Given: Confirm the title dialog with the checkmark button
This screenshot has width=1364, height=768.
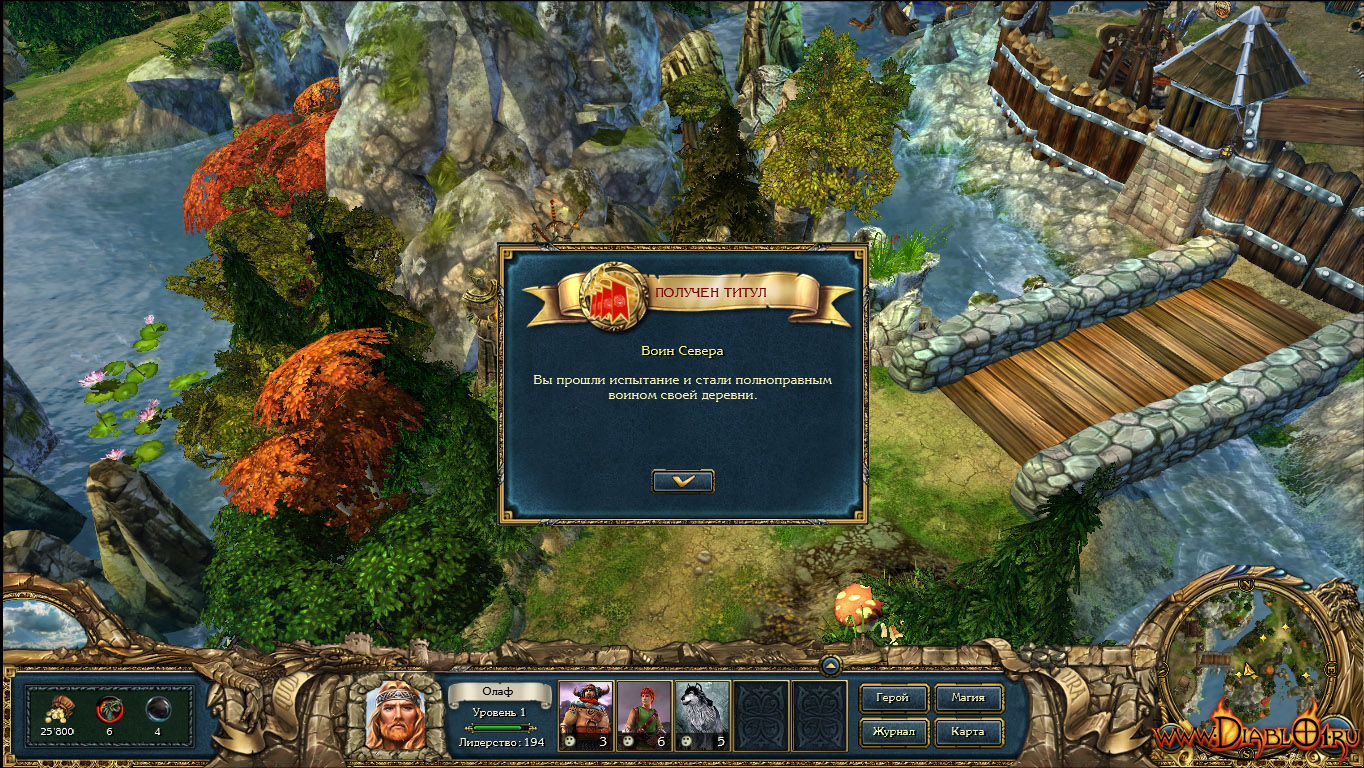Looking at the screenshot, I should coord(683,481).
